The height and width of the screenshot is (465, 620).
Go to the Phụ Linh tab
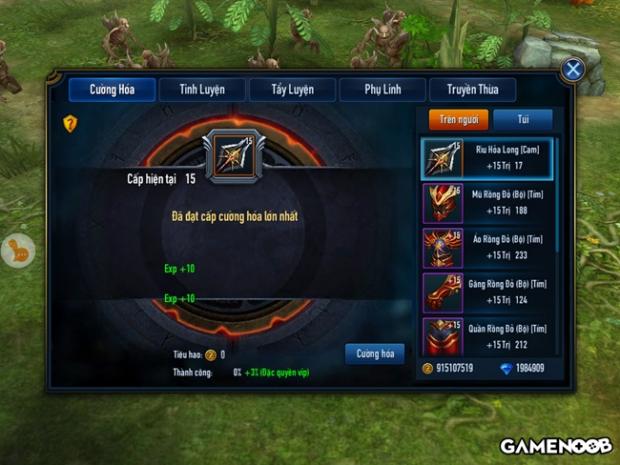[382, 90]
